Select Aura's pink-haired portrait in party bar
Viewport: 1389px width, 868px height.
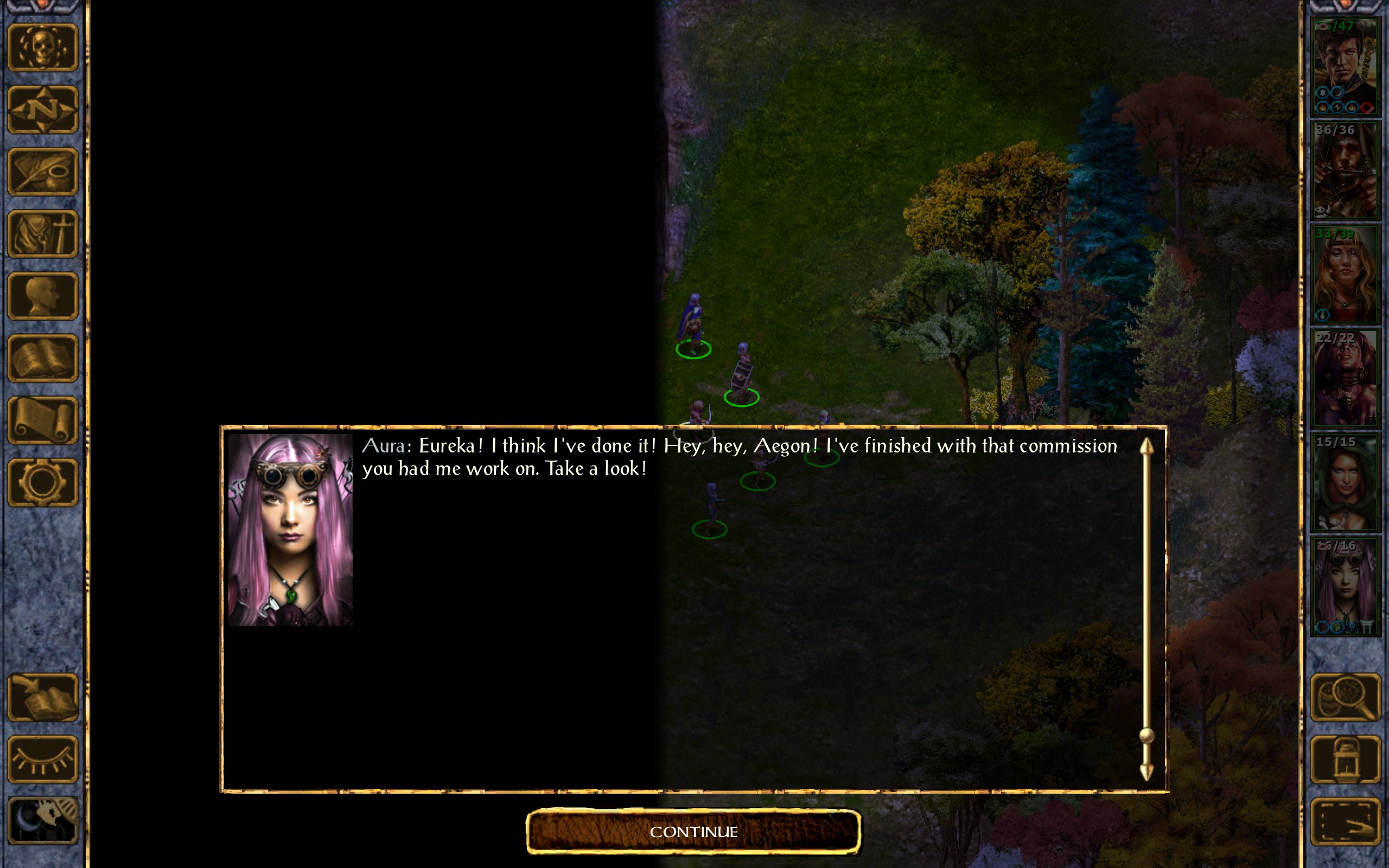tap(1345, 585)
